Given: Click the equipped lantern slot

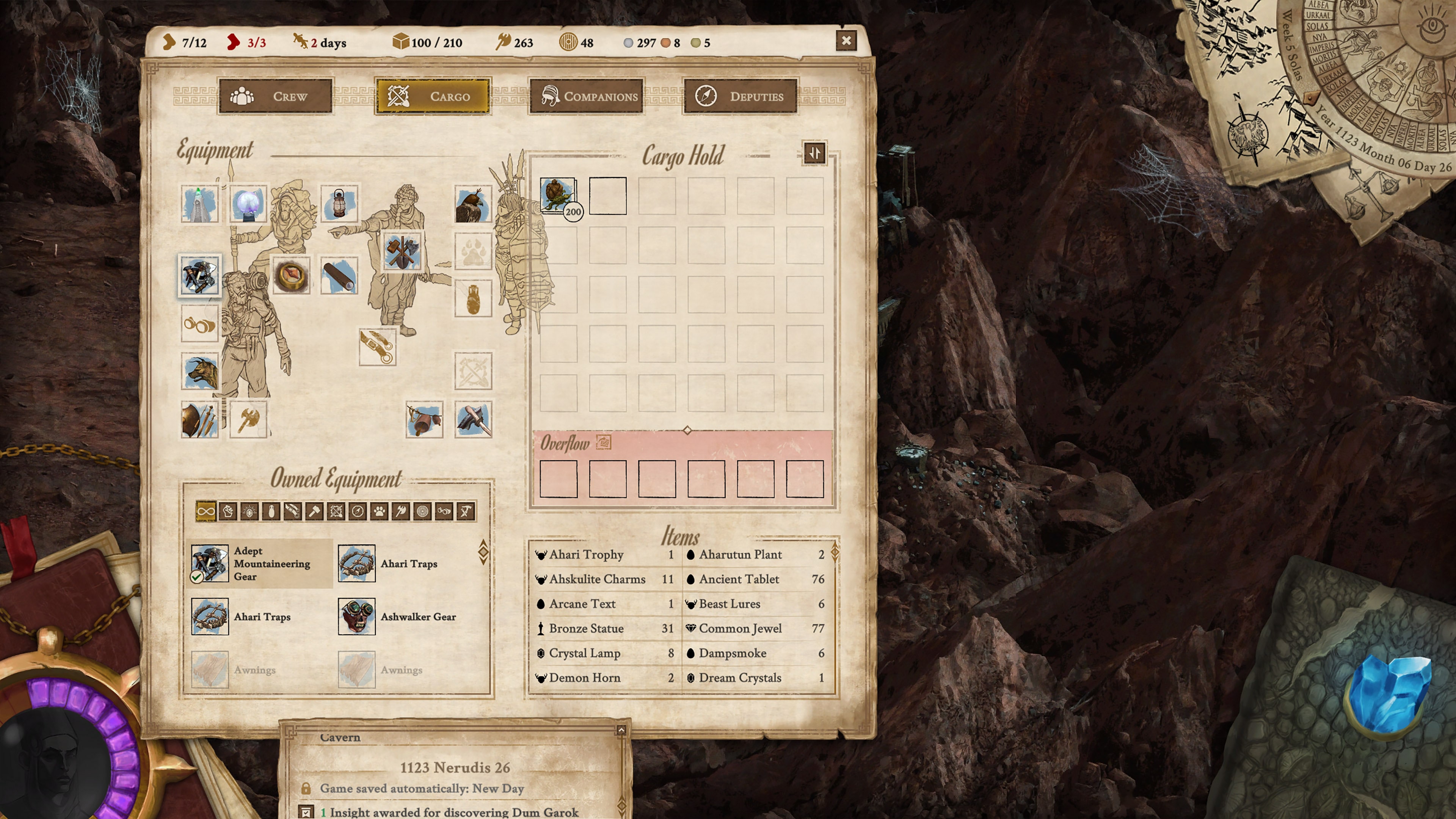Looking at the screenshot, I should click(339, 204).
